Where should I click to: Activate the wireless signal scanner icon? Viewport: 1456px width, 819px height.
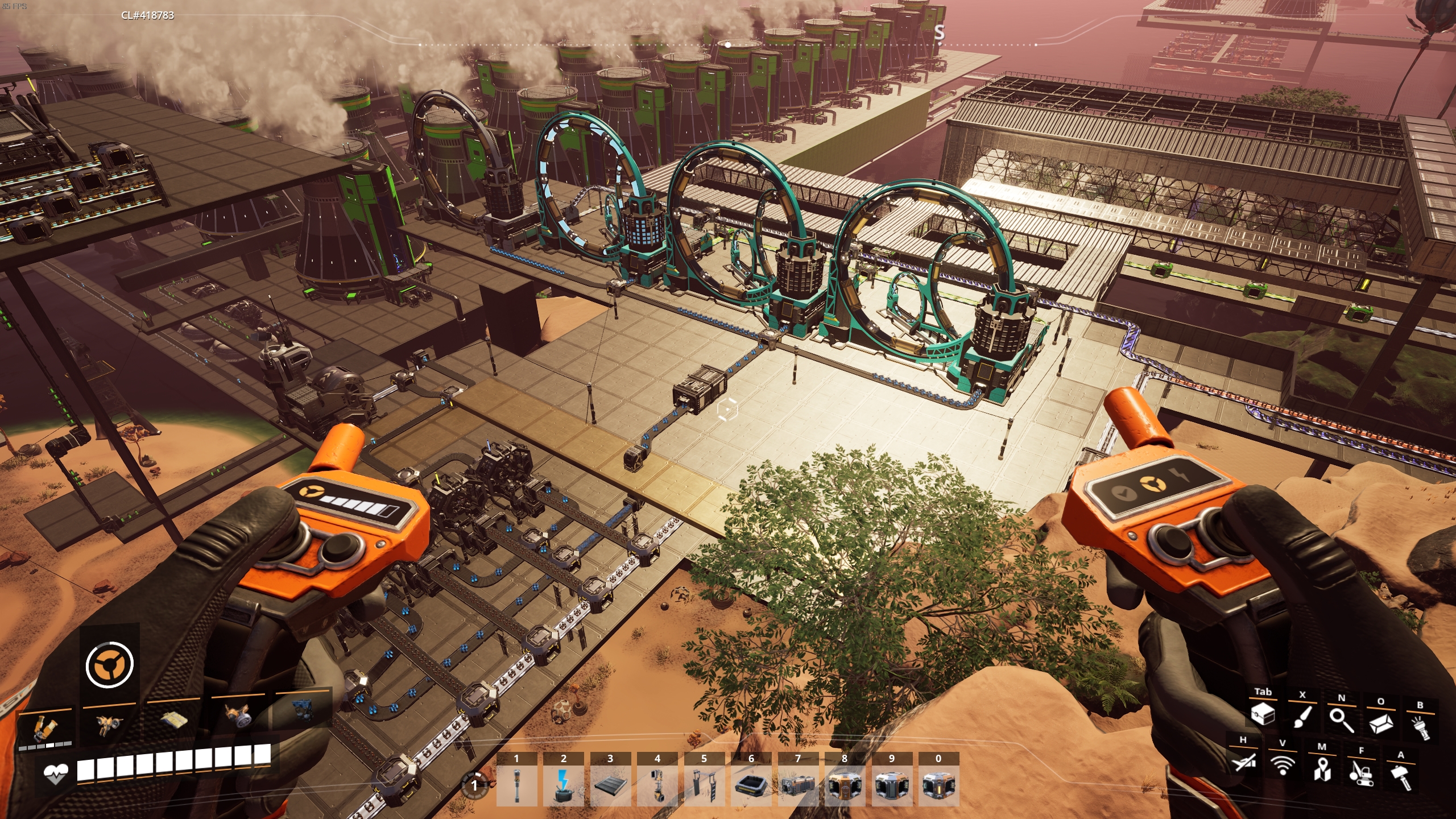point(1282,764)
